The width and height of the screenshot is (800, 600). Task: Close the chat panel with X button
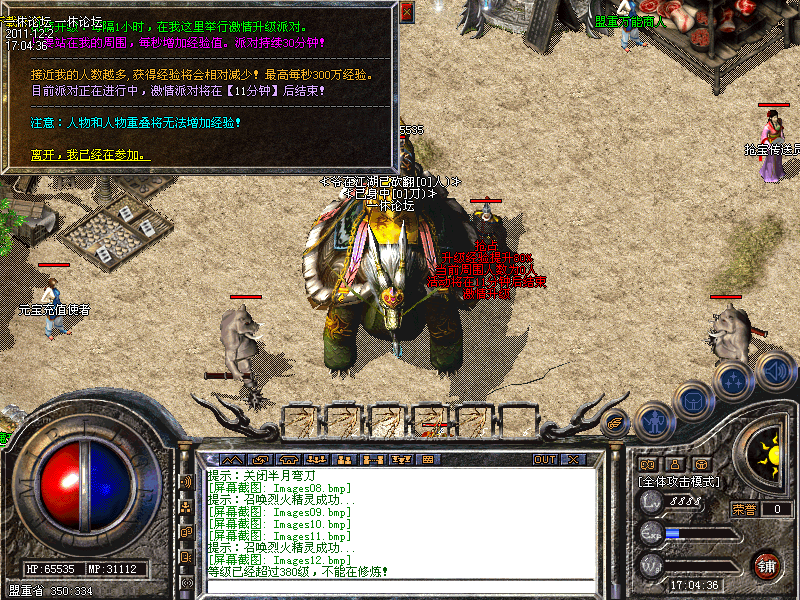tap(573, 460)
